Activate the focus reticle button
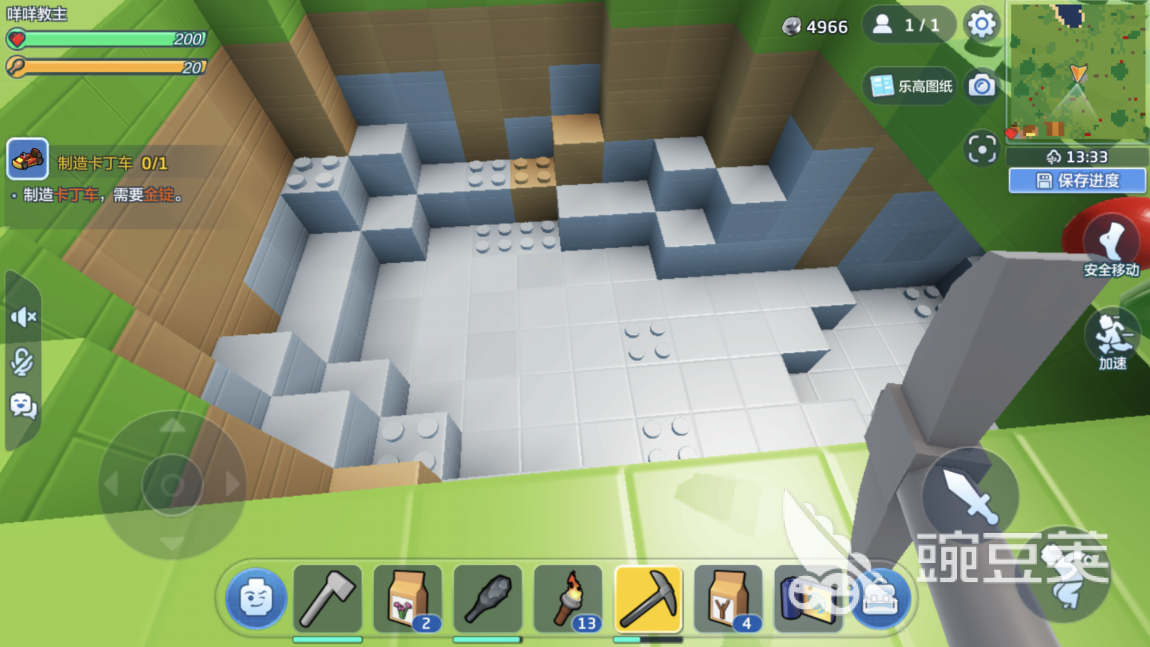 [x=982, y=149]
